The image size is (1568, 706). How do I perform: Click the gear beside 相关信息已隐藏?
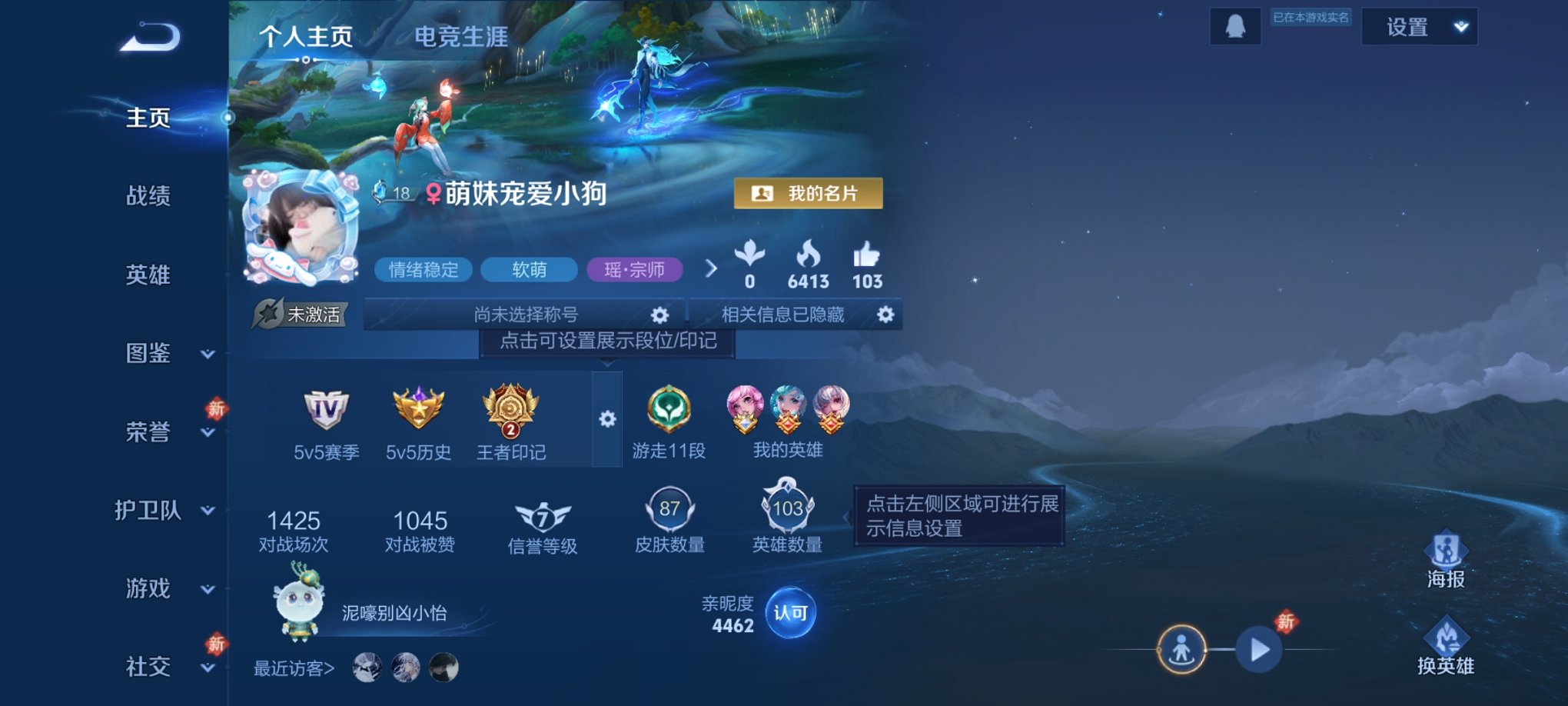(x=885, y=315)
